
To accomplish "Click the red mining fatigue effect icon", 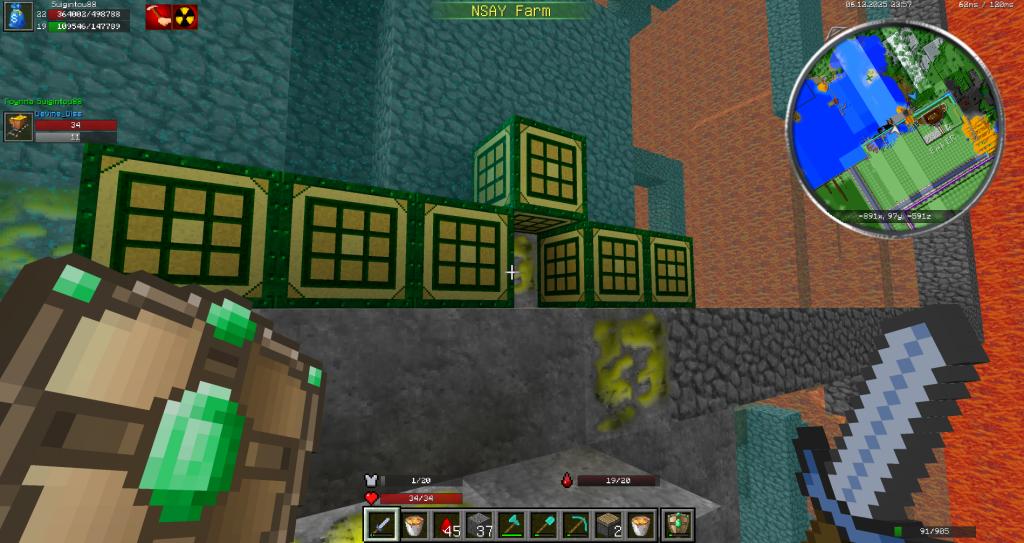I will [x=158, y=16].
